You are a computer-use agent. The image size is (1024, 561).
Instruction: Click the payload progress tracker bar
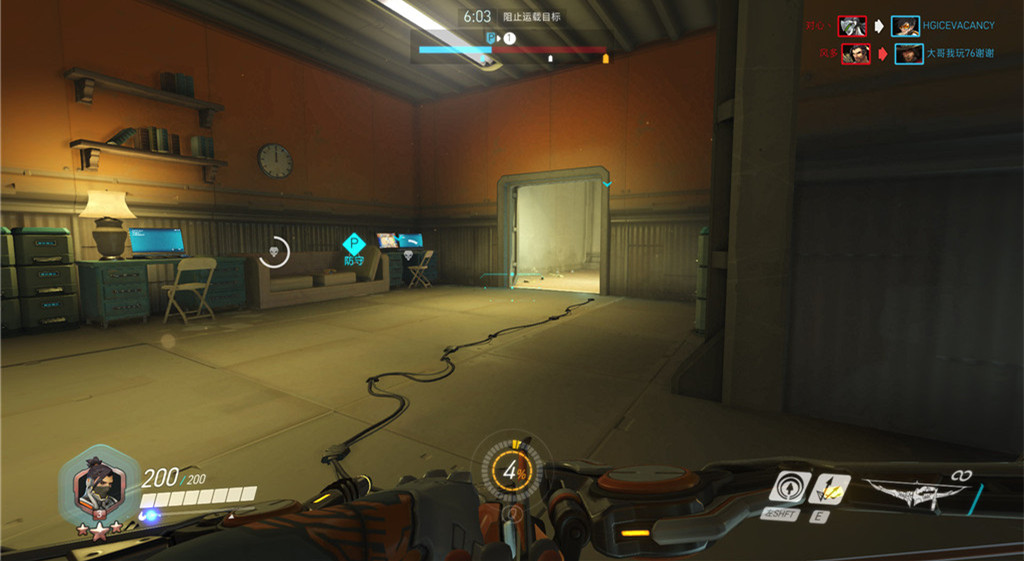tap(513, 48)
